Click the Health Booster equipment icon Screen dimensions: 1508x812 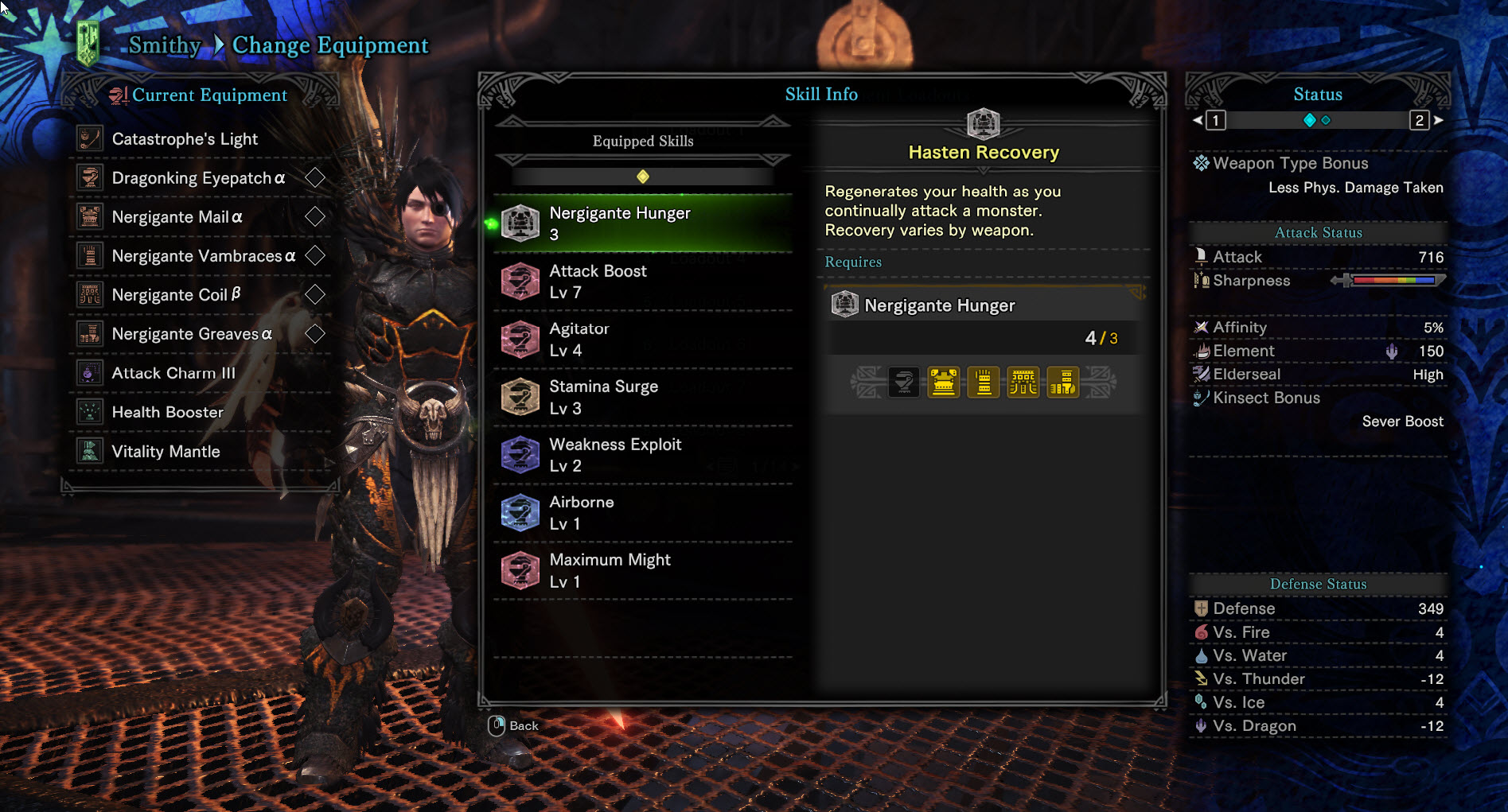[89, 412]
